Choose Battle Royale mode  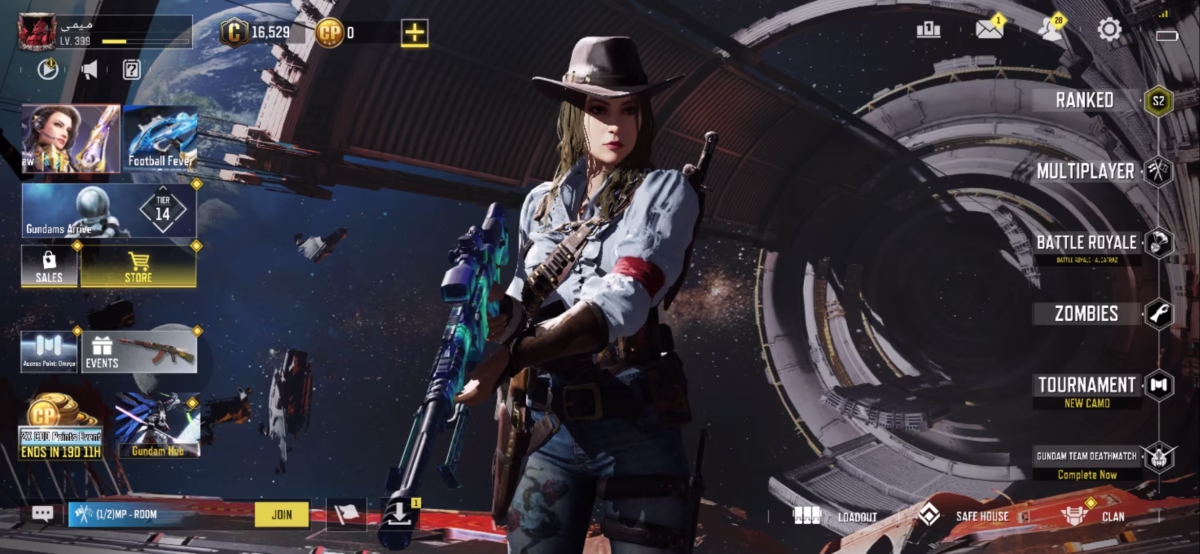coord(1087,243)
